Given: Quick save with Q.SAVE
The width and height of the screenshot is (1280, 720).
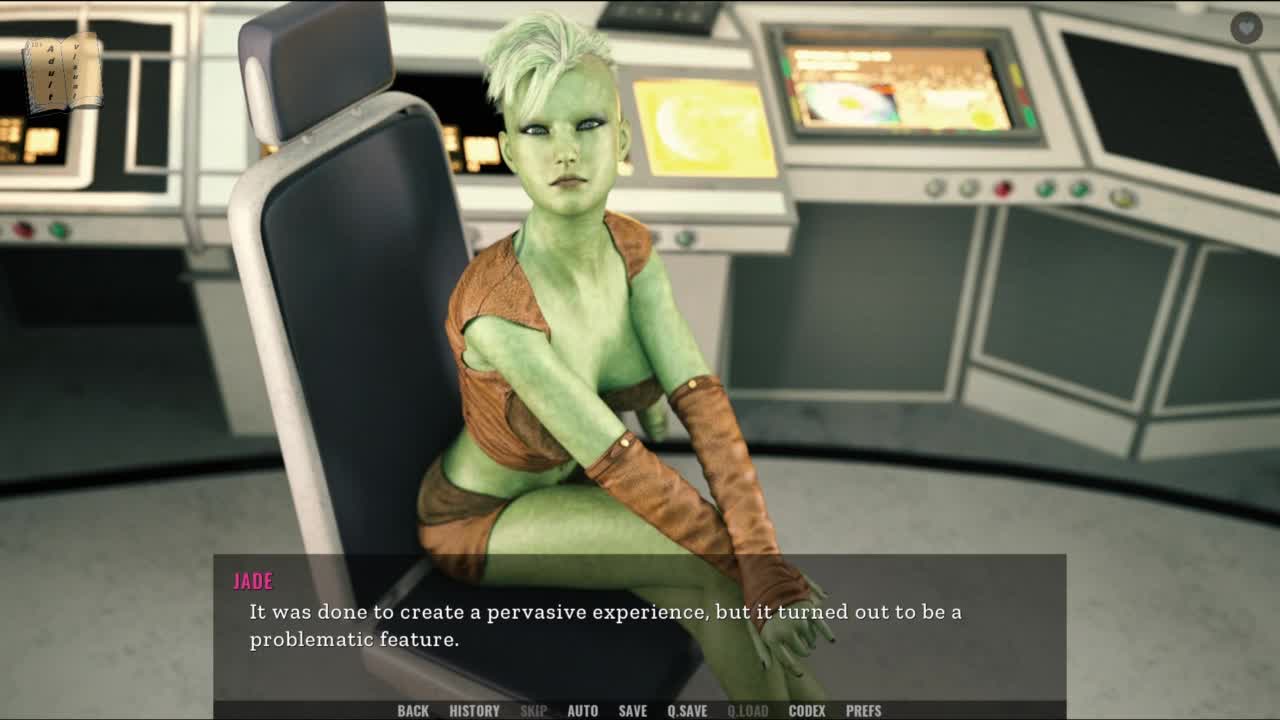Looking at the screenshot, I should tap(687, 711).
